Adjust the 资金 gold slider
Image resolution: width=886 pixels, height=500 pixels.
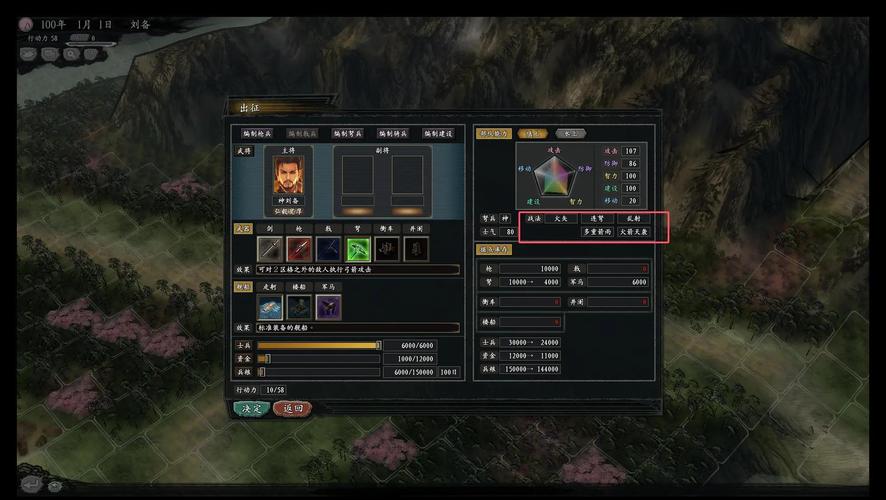click(268, 358)
